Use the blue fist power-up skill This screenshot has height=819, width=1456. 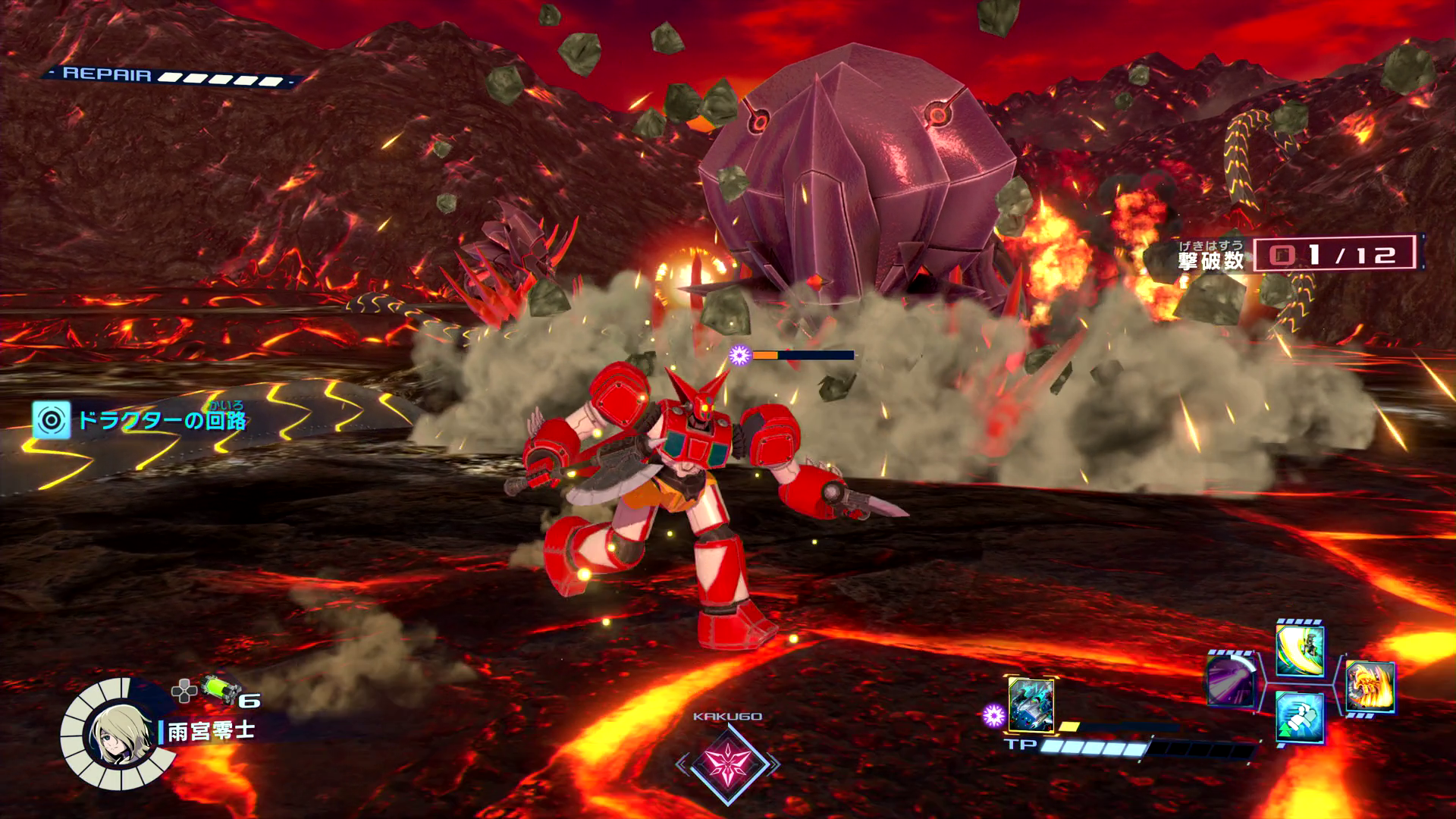(1300, 717)
